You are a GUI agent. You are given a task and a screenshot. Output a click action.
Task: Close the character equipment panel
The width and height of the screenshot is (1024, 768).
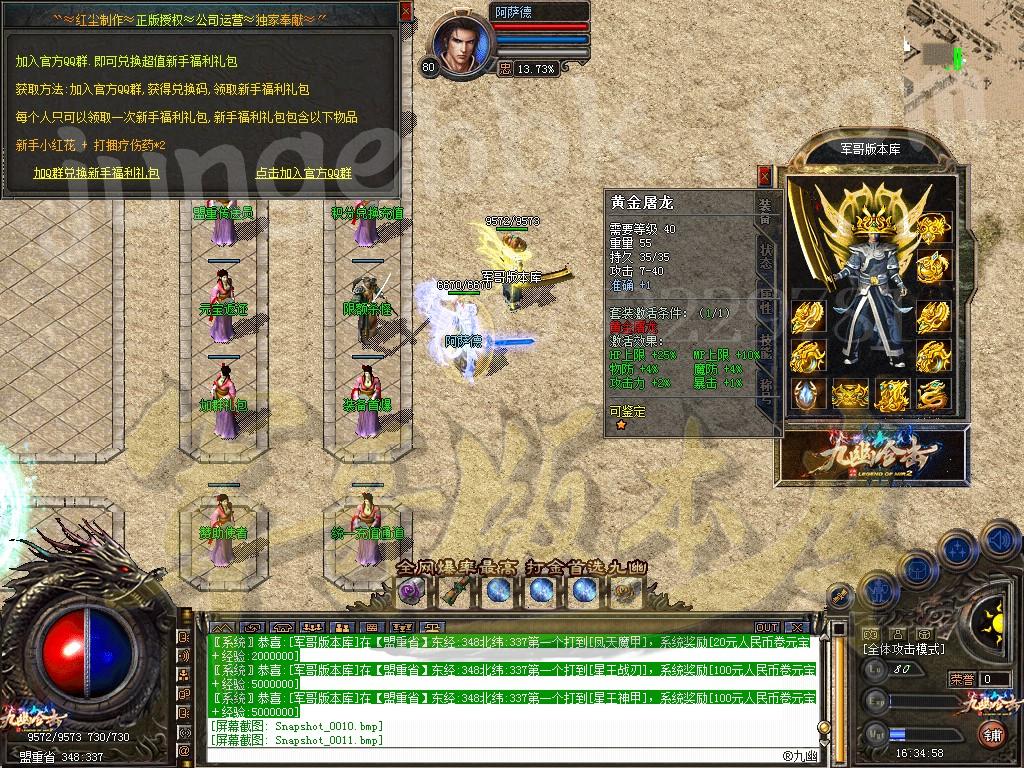(765, 177)
